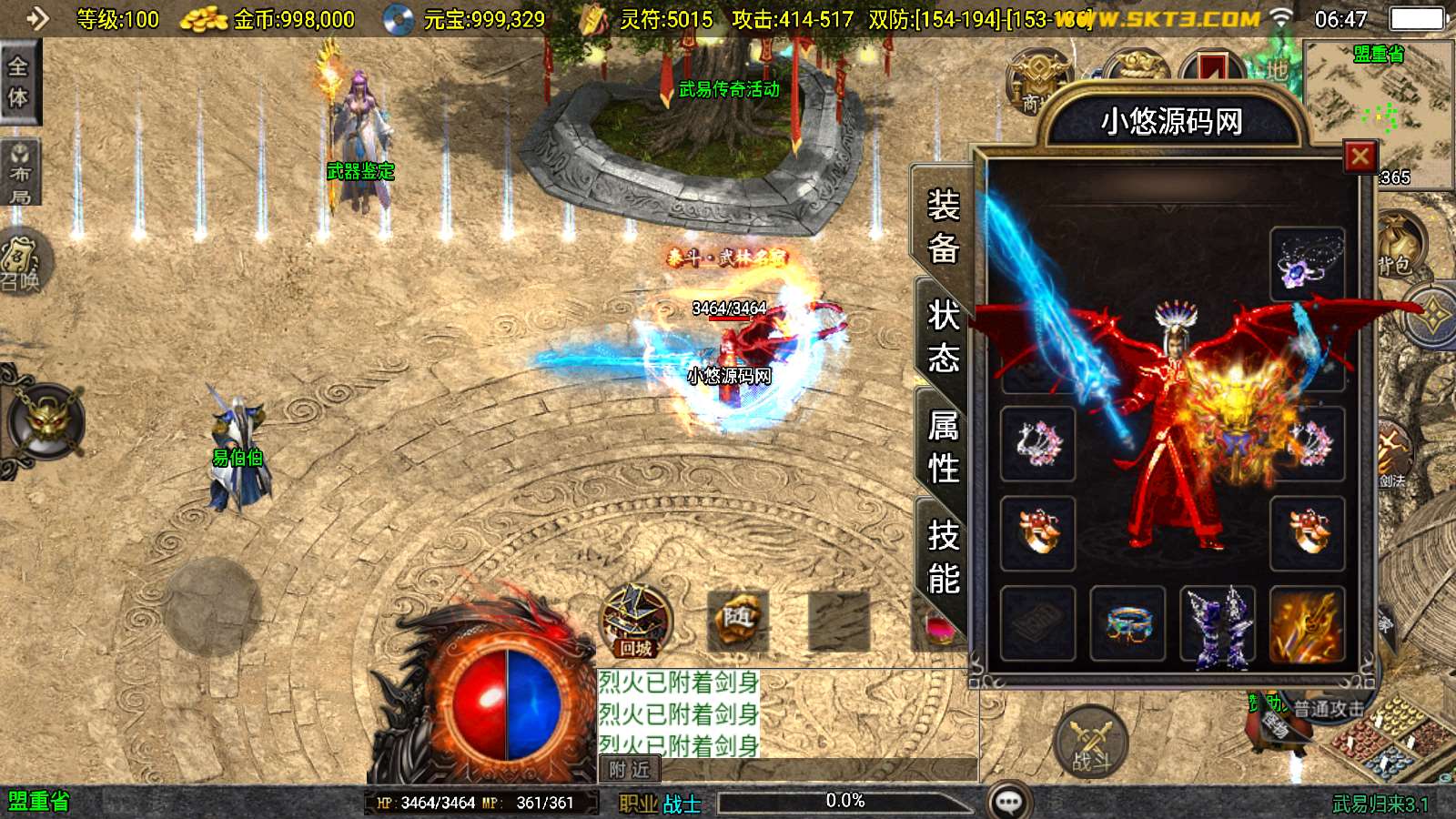The image size is (1456, 819).
Task: Switch to the 技能 skills tab
Action: [943, 557]
